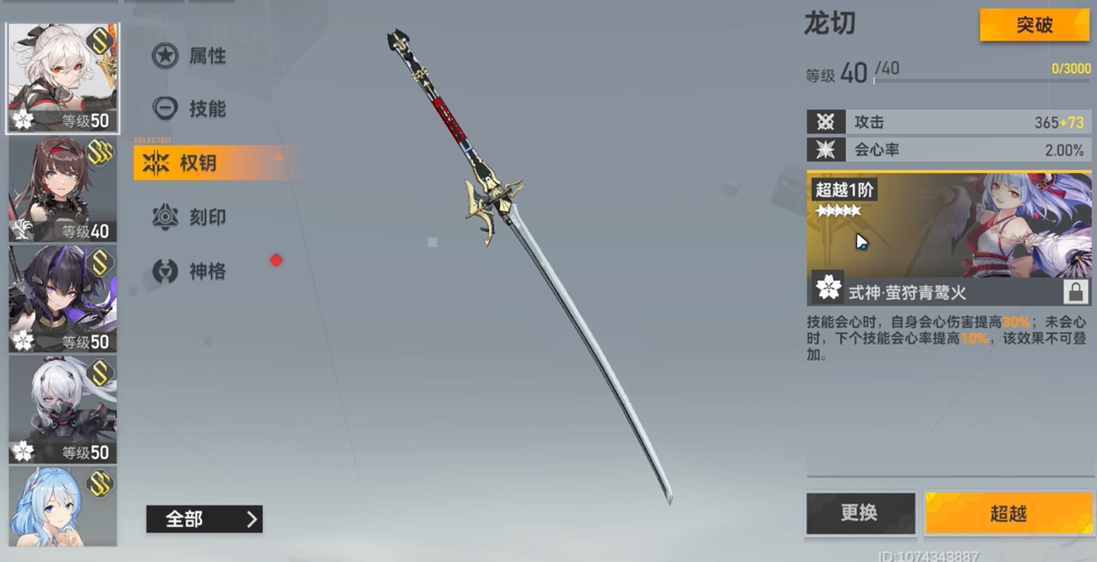Click the 突破 breakthrough button
This screenshot has width=1097, height=562.
point(1034,25)
